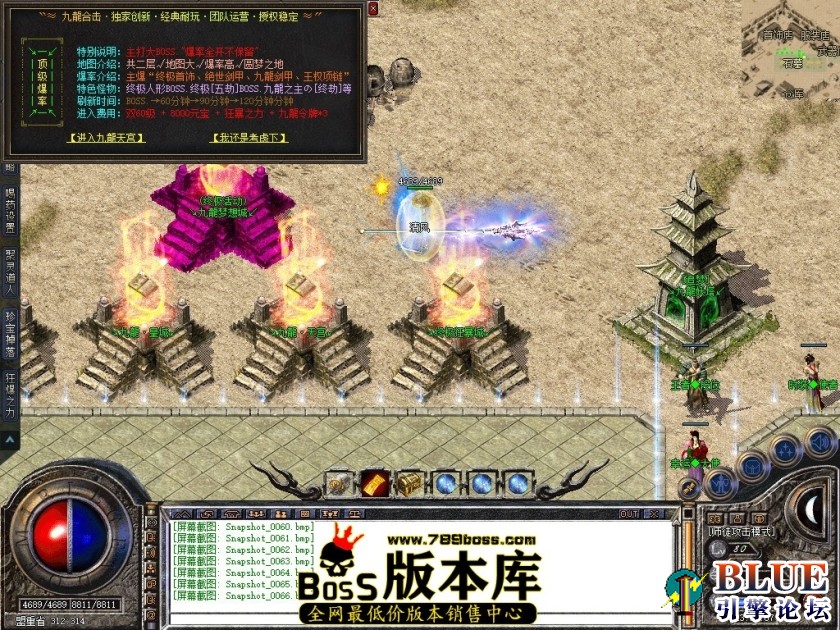Select the treasure chest hotbar slot

coord(410,483)
